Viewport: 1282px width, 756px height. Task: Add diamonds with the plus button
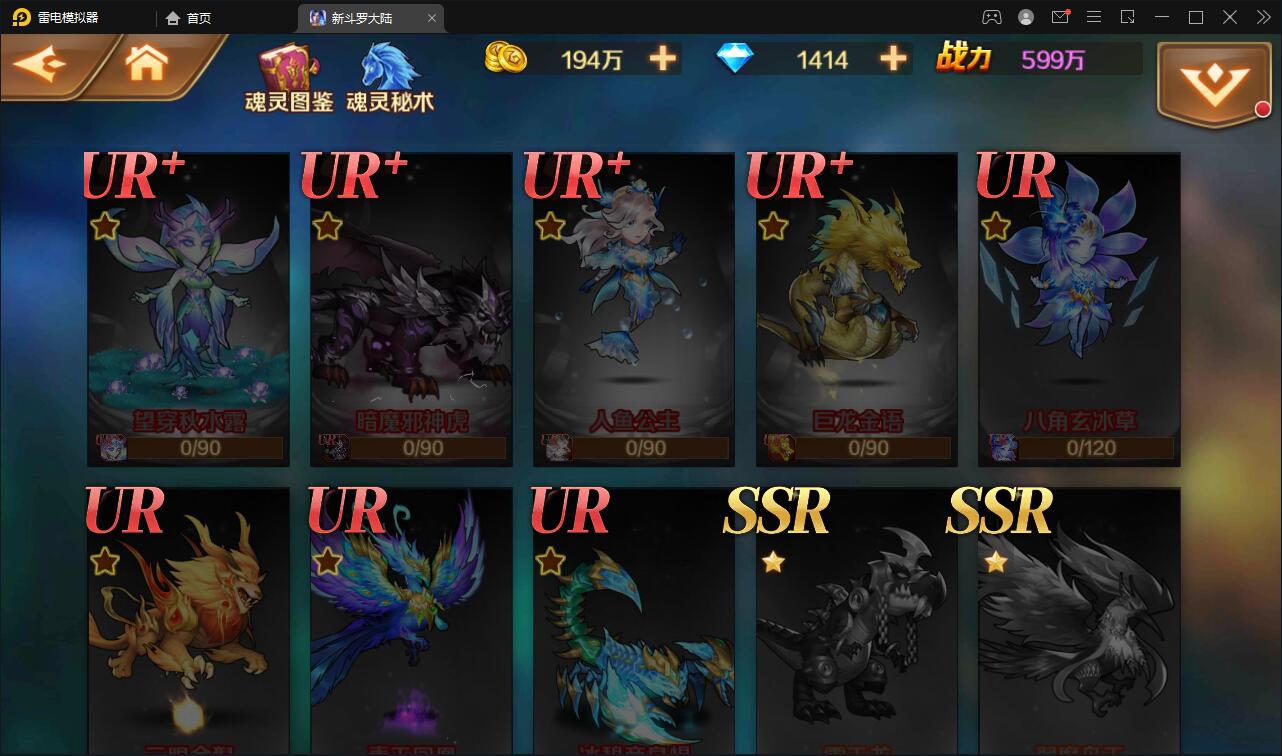point(891,59)
